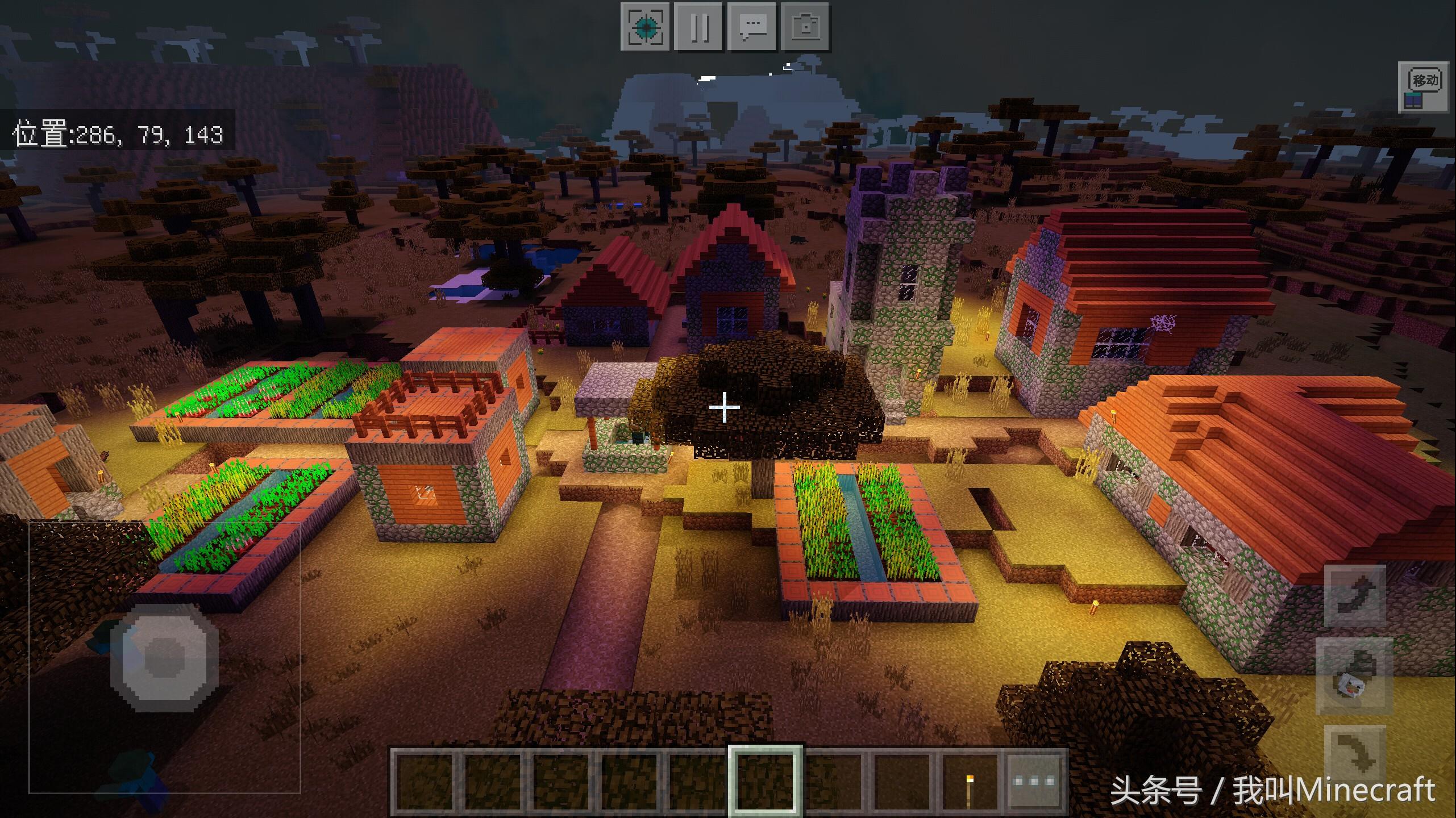Take a screenshot with the camera button

pos(806,27)
